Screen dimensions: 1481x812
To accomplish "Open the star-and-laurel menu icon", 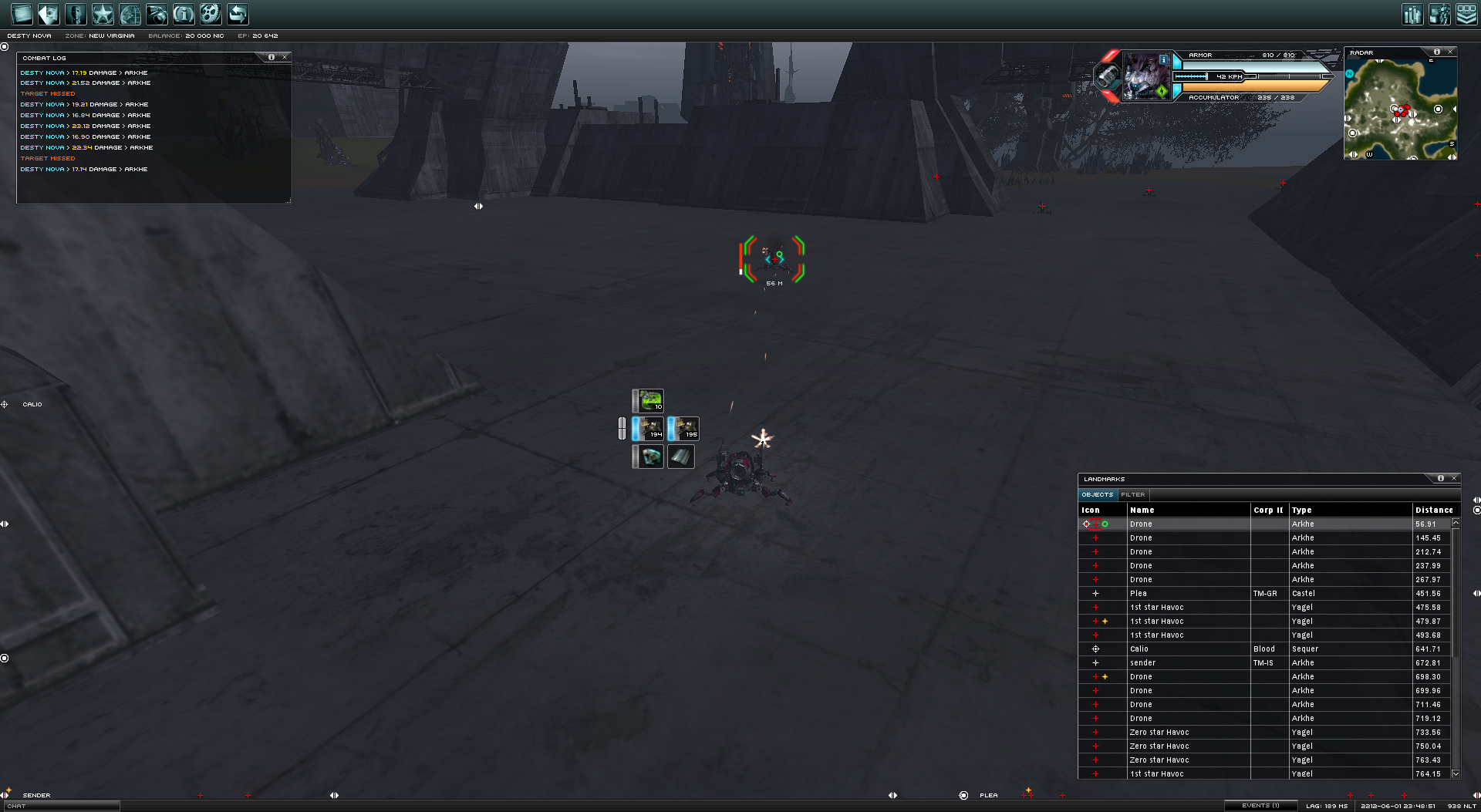I will pyautogui.click(x=103, y=14).
